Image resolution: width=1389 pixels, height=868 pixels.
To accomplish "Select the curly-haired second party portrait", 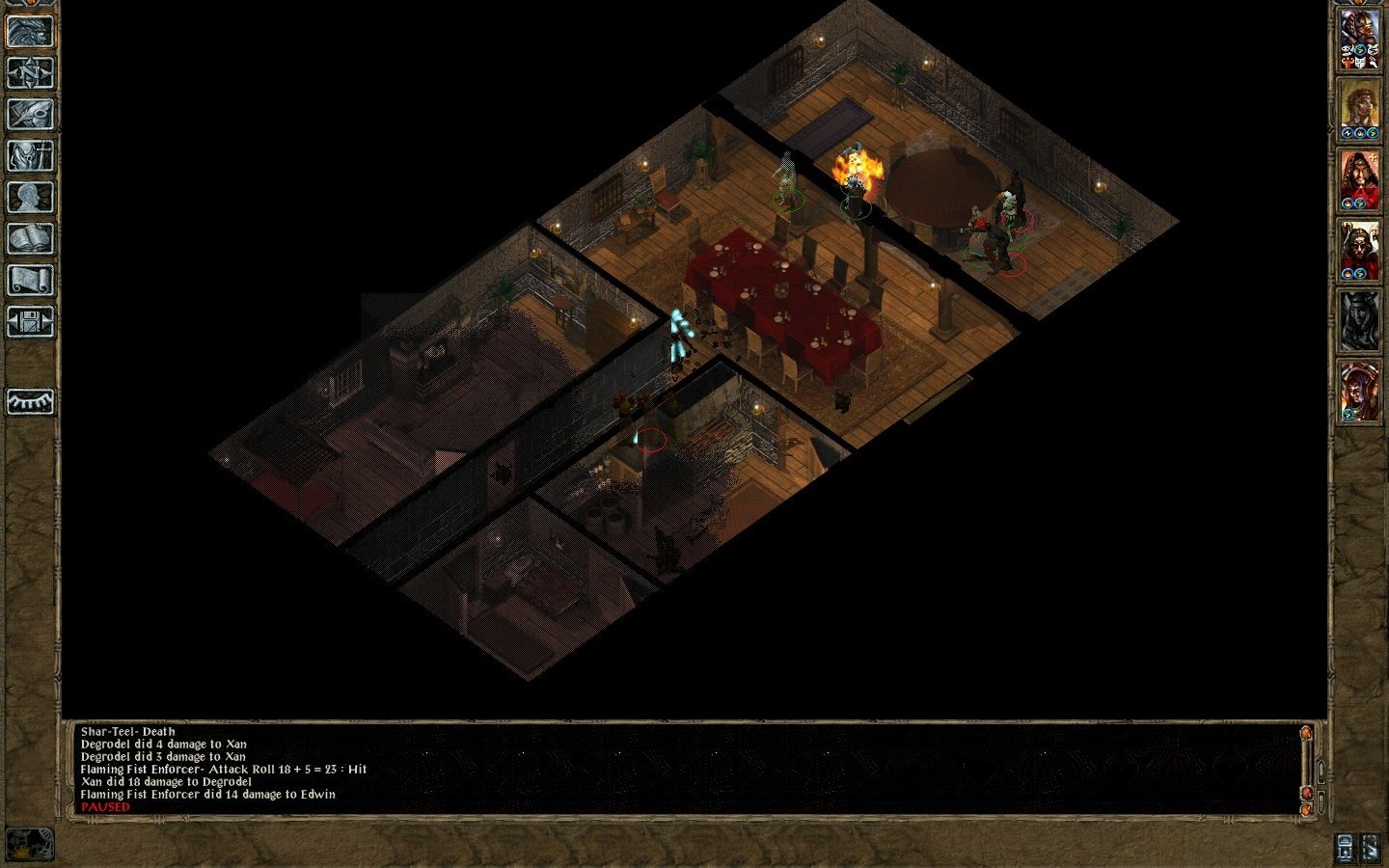I will [x=1359, y=111].
